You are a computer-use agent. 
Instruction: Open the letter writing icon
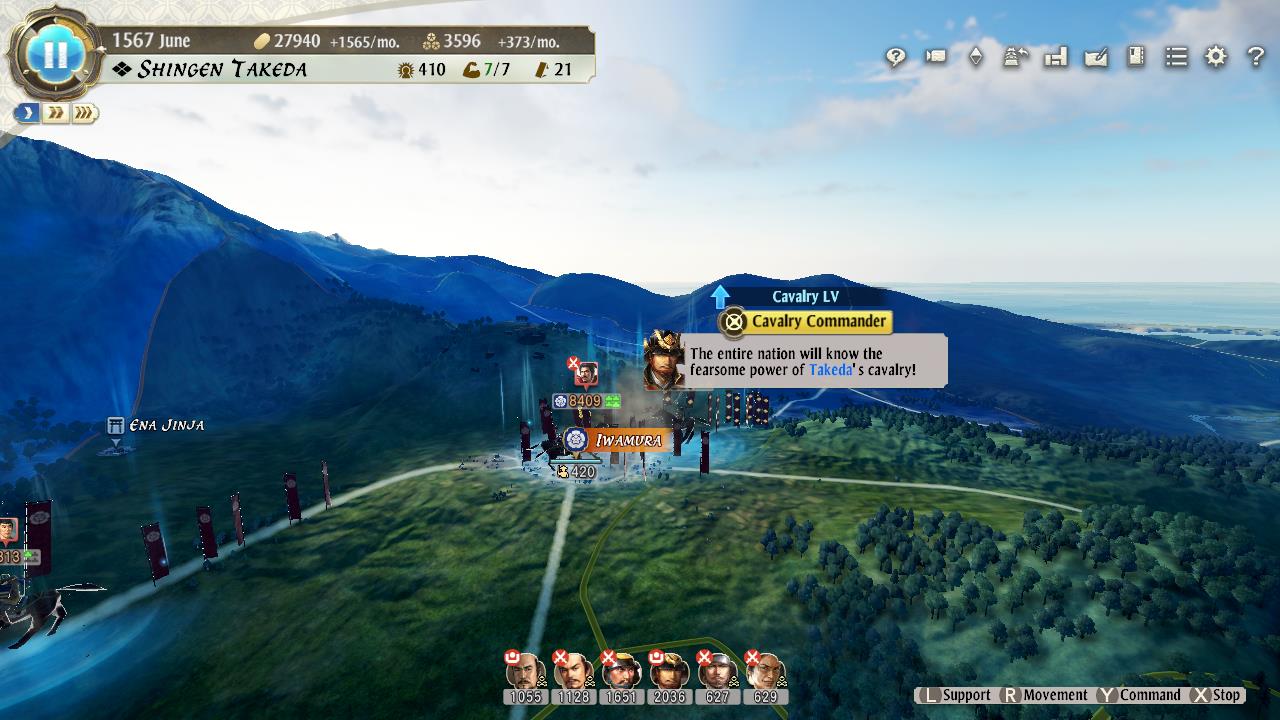tap(1095, 57)
